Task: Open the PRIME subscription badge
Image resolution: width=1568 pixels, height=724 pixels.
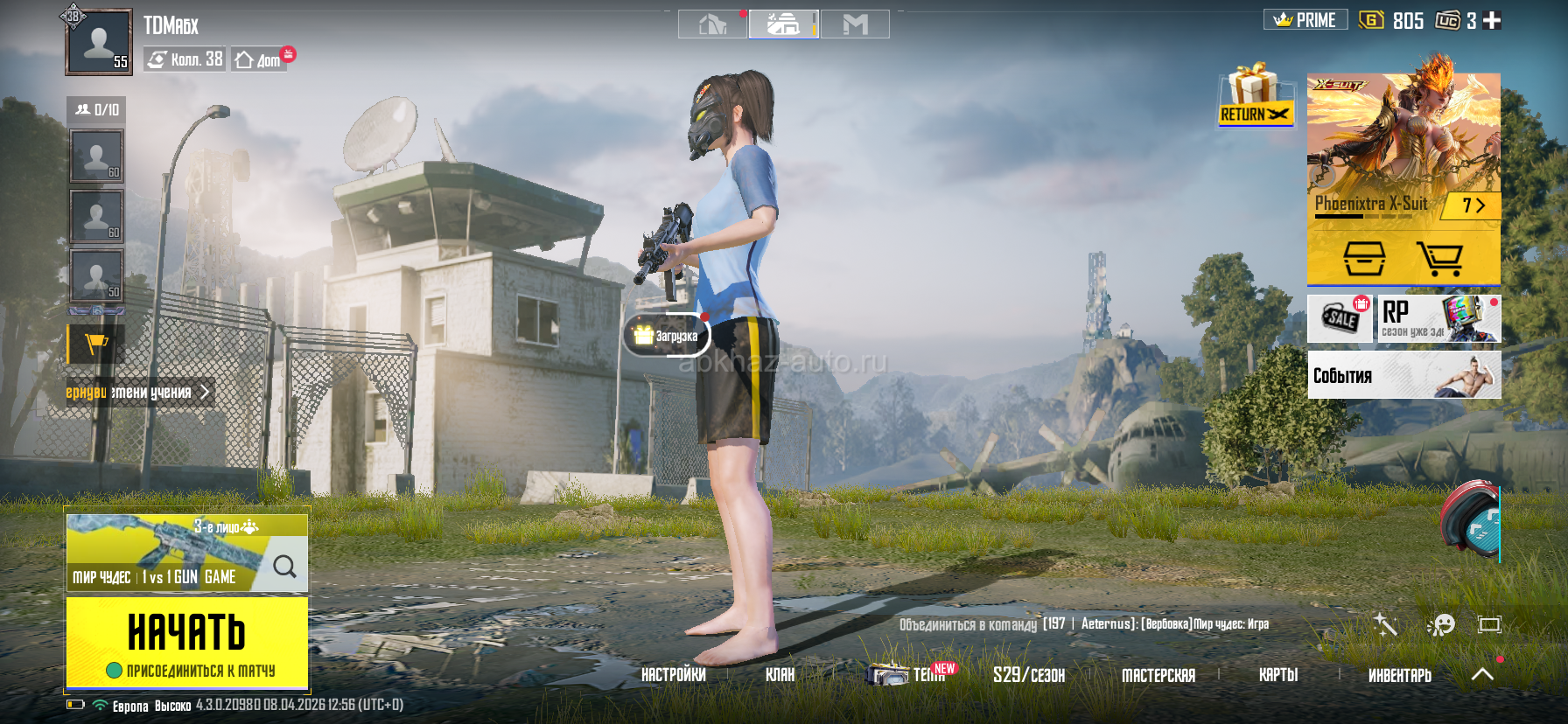Action: 1305,20
